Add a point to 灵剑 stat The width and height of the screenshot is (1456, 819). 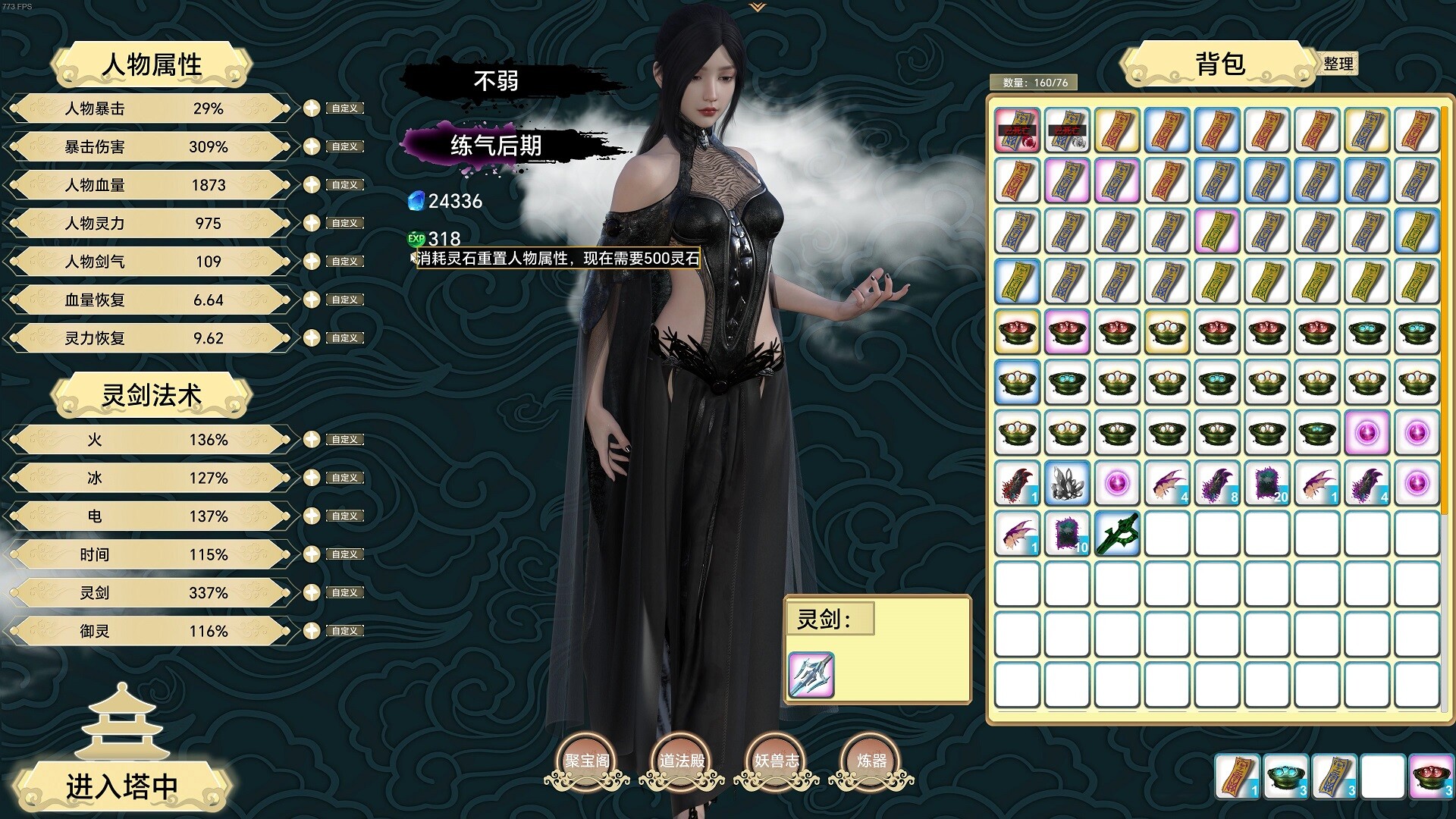(x=312, y=592)
